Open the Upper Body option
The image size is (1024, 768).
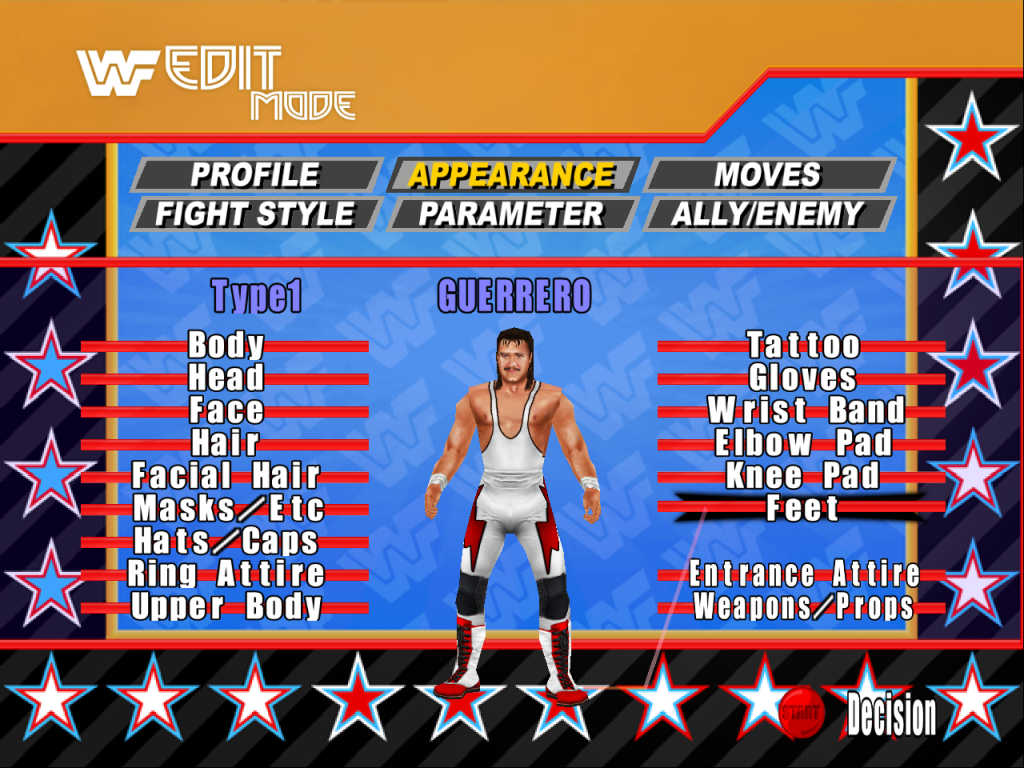coord(226,606)
